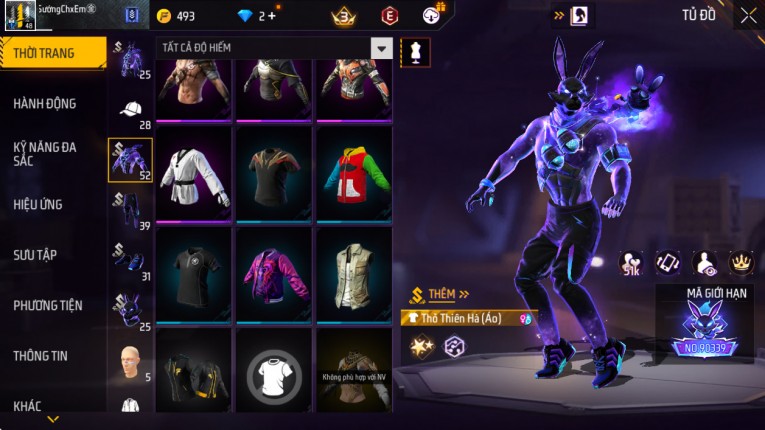Close the Tủ Đồ wardrobe screen

pos(748,15)
